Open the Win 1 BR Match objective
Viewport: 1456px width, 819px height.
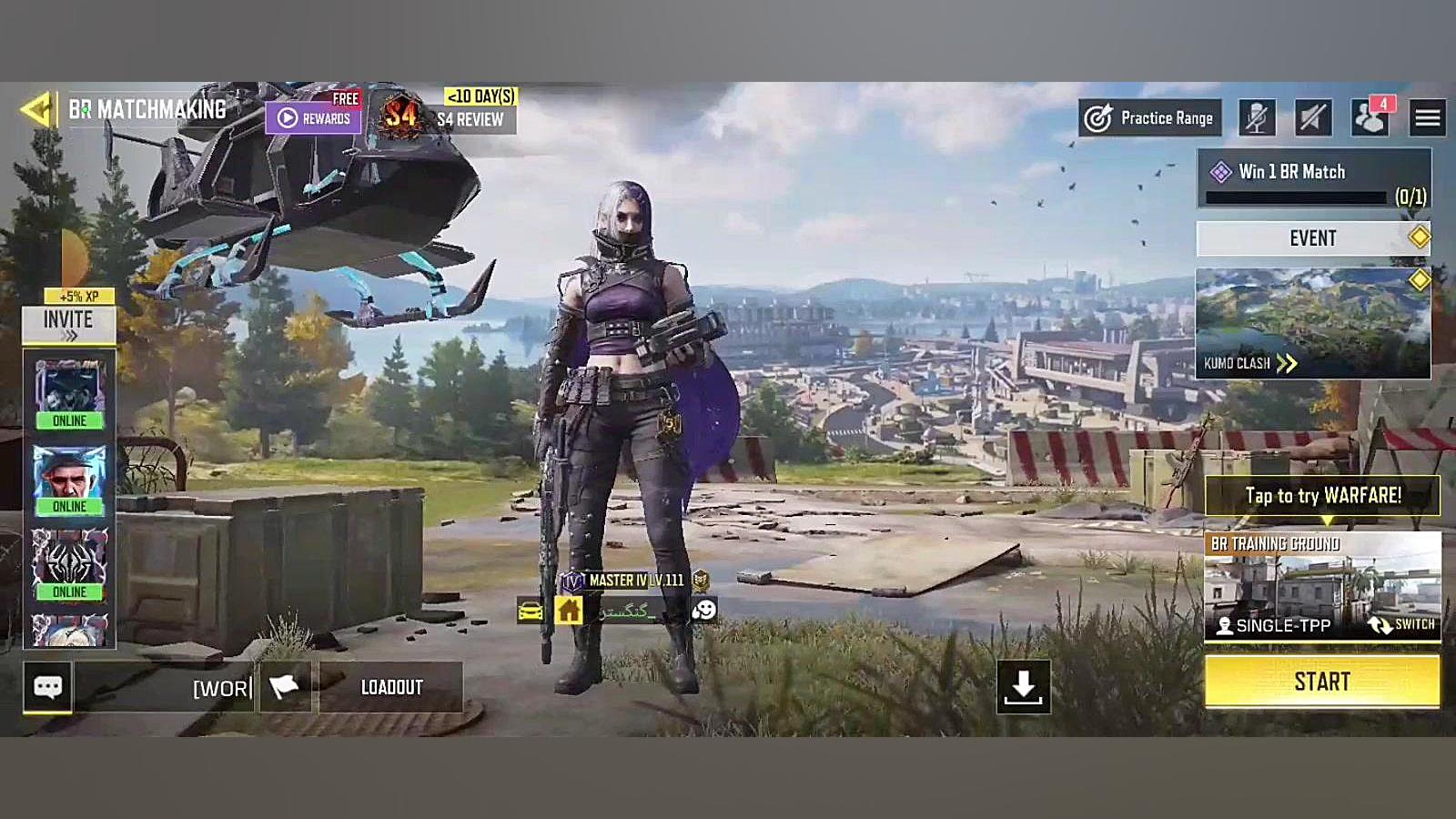(x=1313, y=179)
